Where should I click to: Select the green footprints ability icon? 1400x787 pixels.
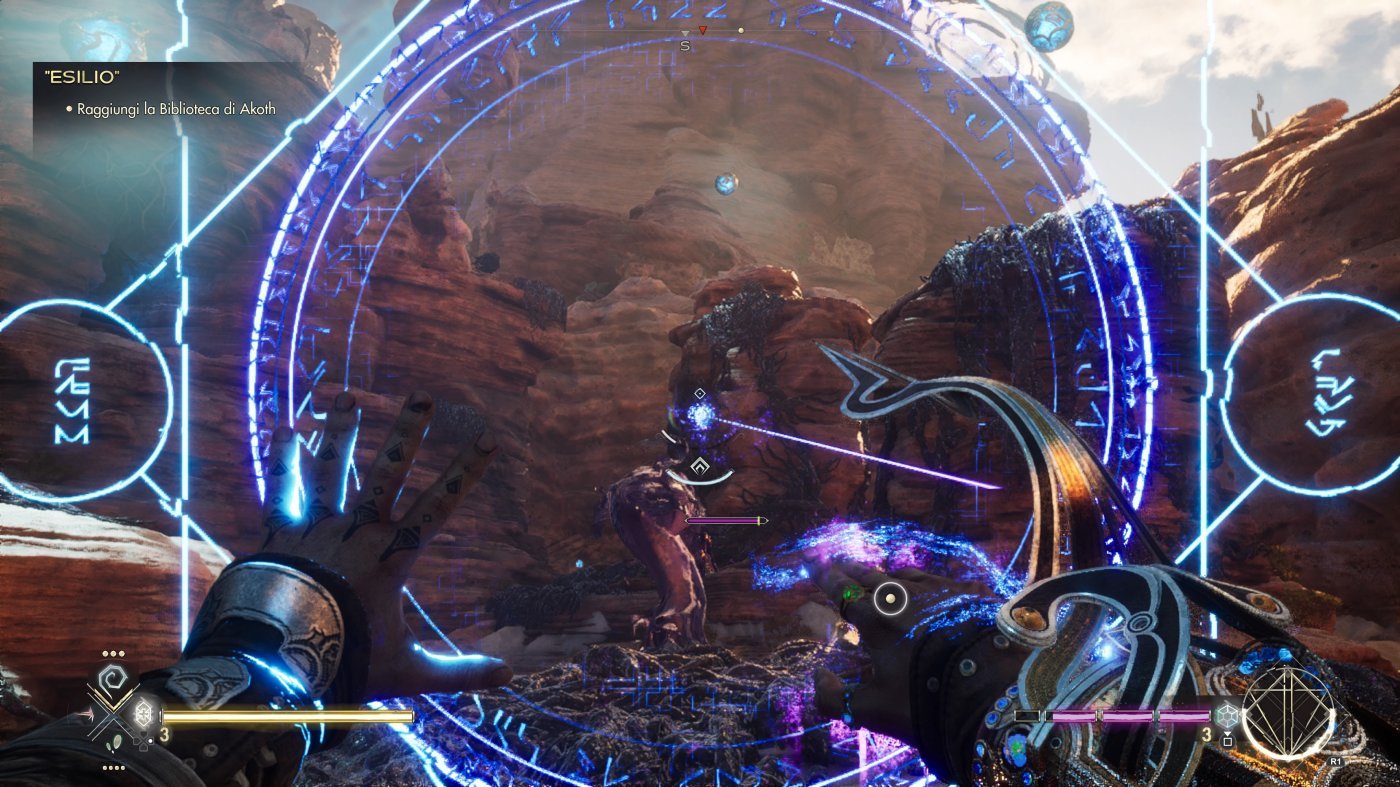coord(117,742)
